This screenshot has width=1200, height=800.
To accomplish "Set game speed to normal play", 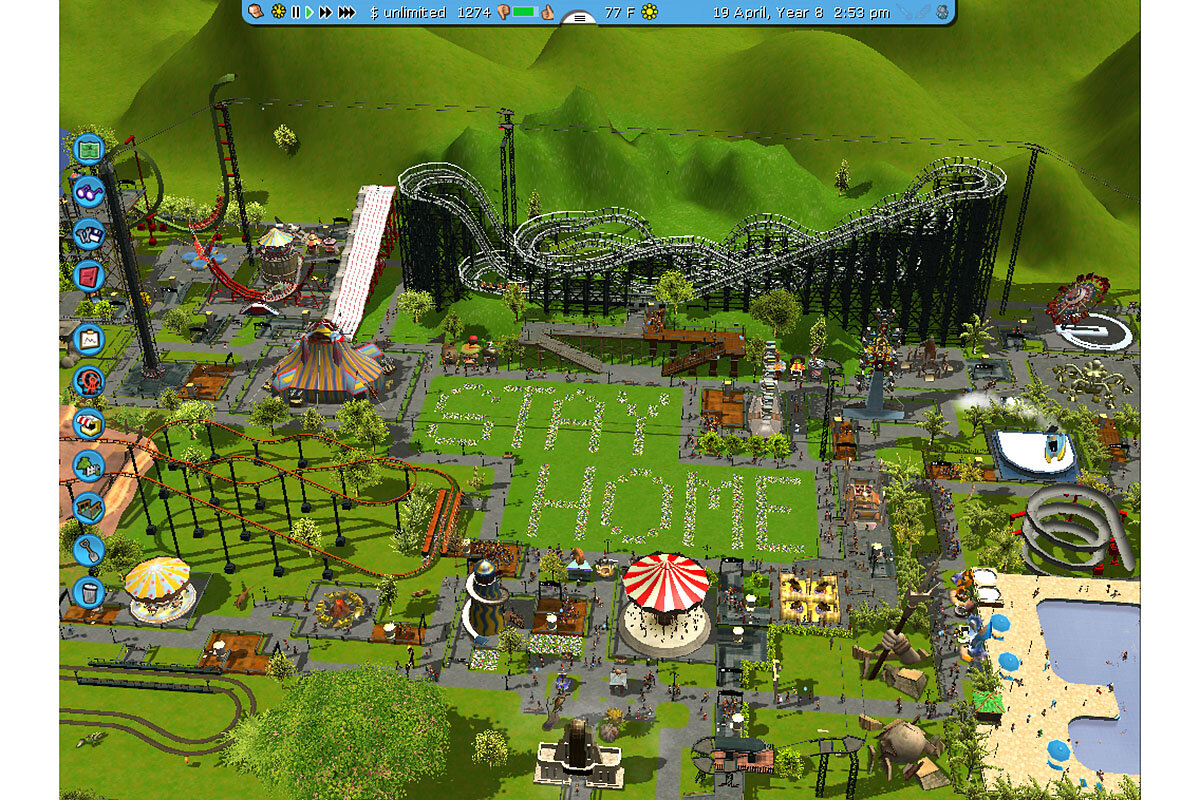I will point(310,12).
